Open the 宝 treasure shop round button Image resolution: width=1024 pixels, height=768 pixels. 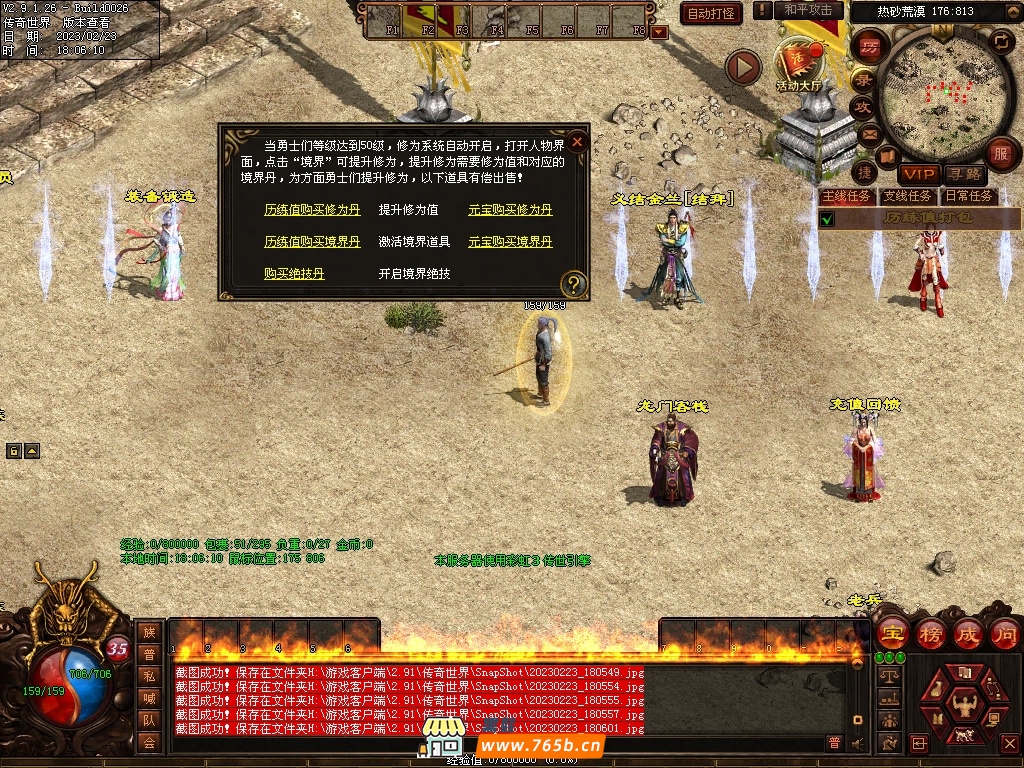(892, 633)
